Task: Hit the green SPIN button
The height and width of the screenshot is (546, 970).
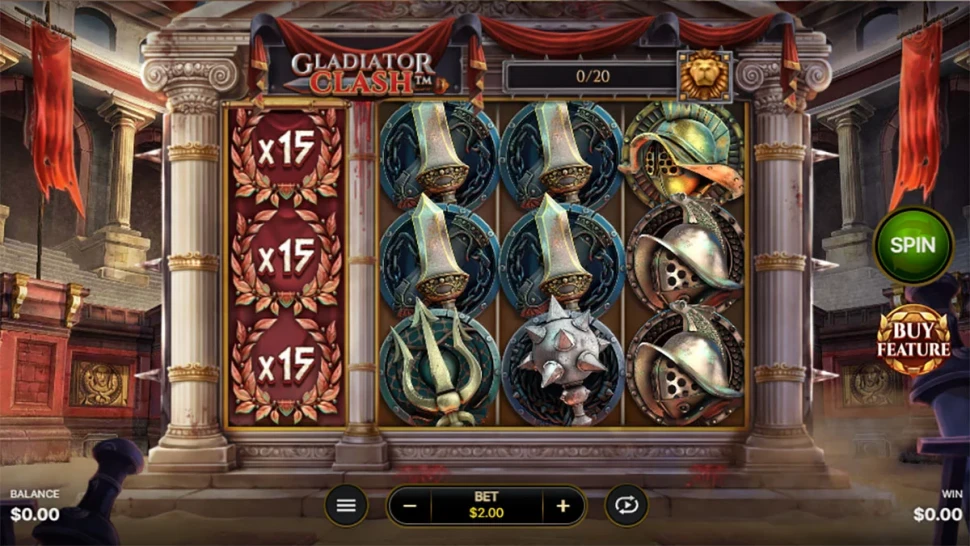Action: 913,245
